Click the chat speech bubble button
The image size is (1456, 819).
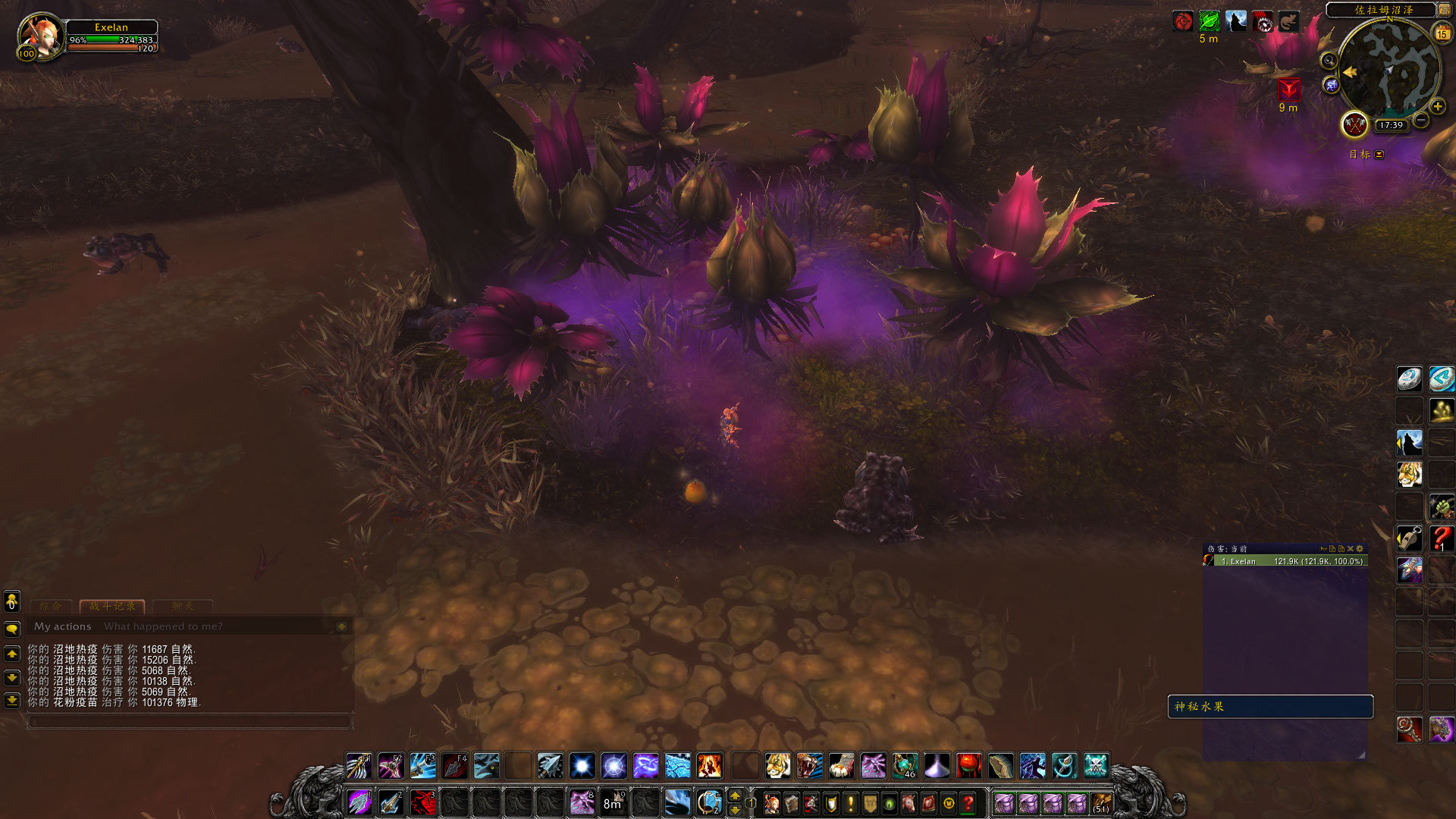click(x=12, y=629)
